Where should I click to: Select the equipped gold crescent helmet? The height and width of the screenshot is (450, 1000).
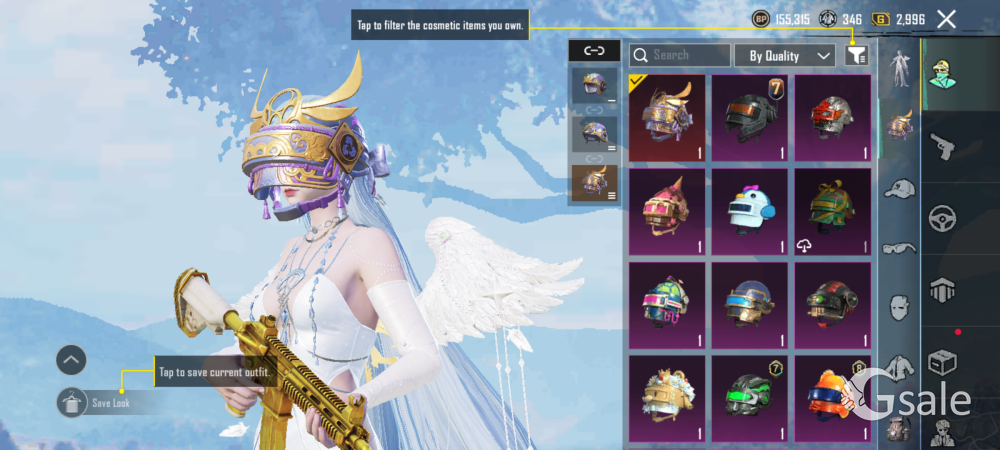(x=667, y=117)
